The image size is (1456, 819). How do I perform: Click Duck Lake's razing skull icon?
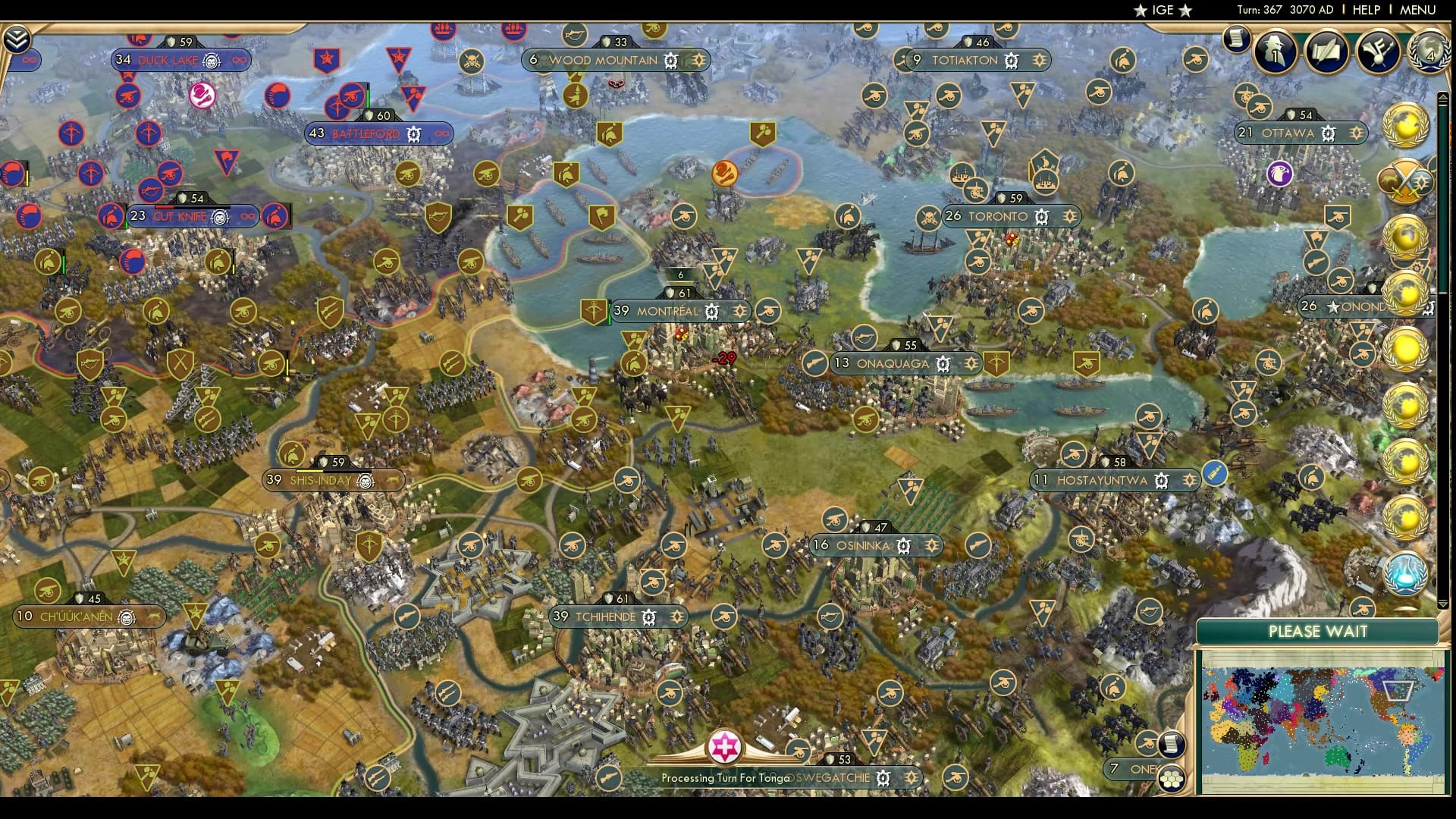click(212, 61)
